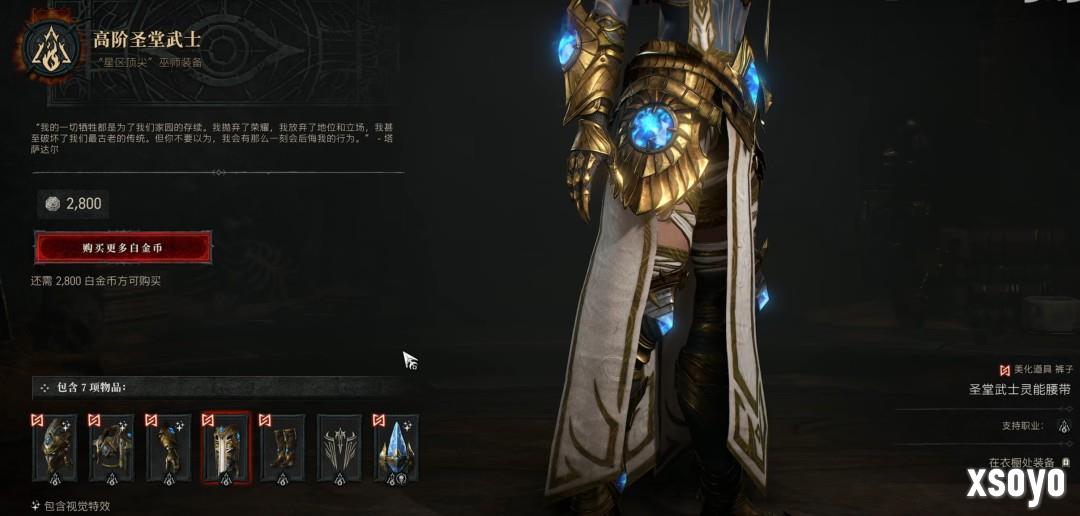This screenshot has width=1080, height=516.
Task: Select the highlighted belt tabard item
Action: 225,449
